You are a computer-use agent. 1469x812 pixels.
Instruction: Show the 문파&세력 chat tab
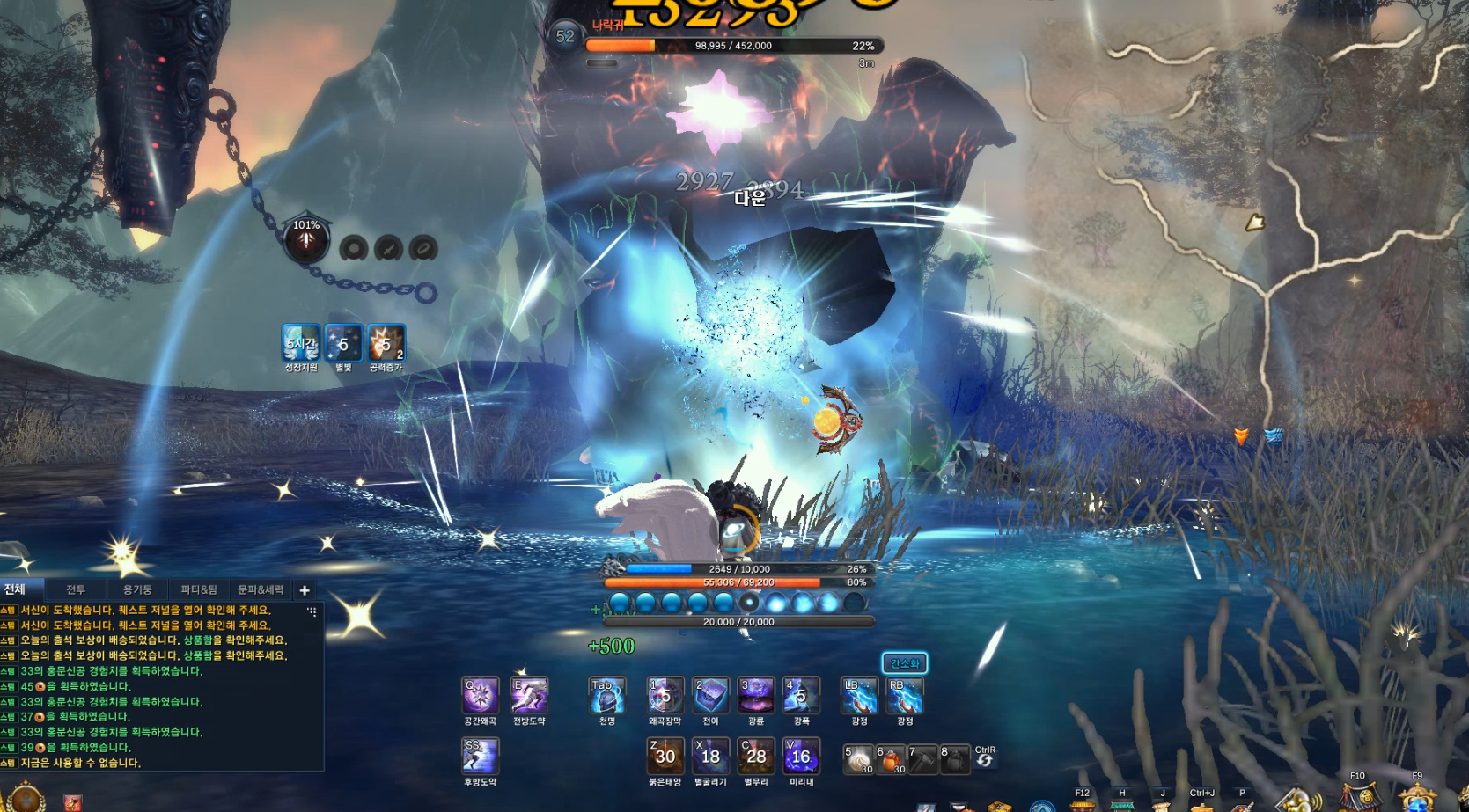pyautogui.click(x=261, y=589)
